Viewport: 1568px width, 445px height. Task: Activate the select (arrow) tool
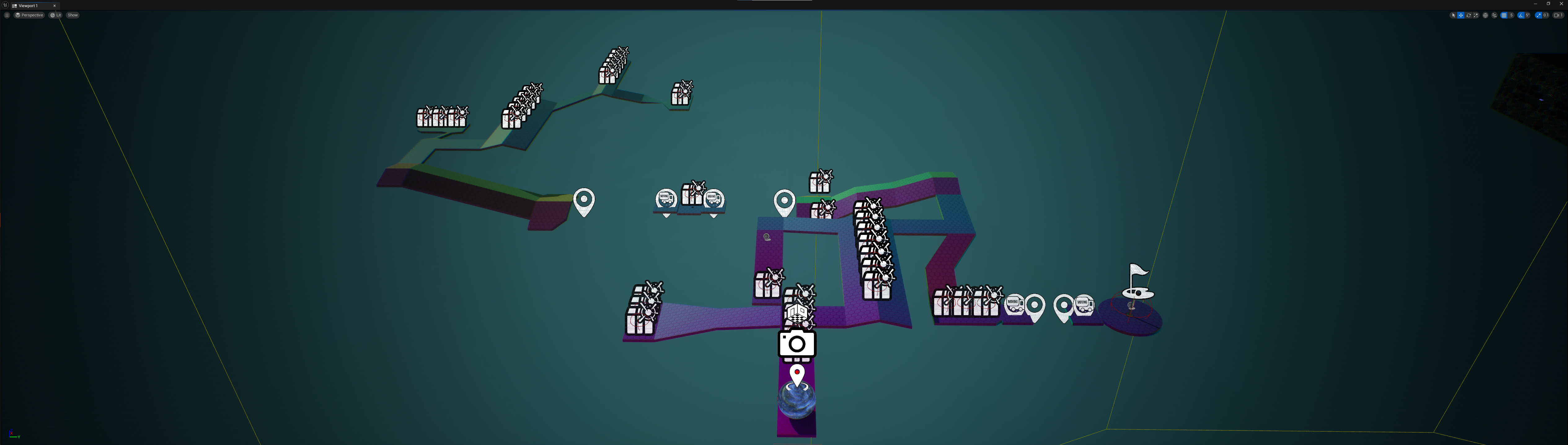tap(1453, 16)
